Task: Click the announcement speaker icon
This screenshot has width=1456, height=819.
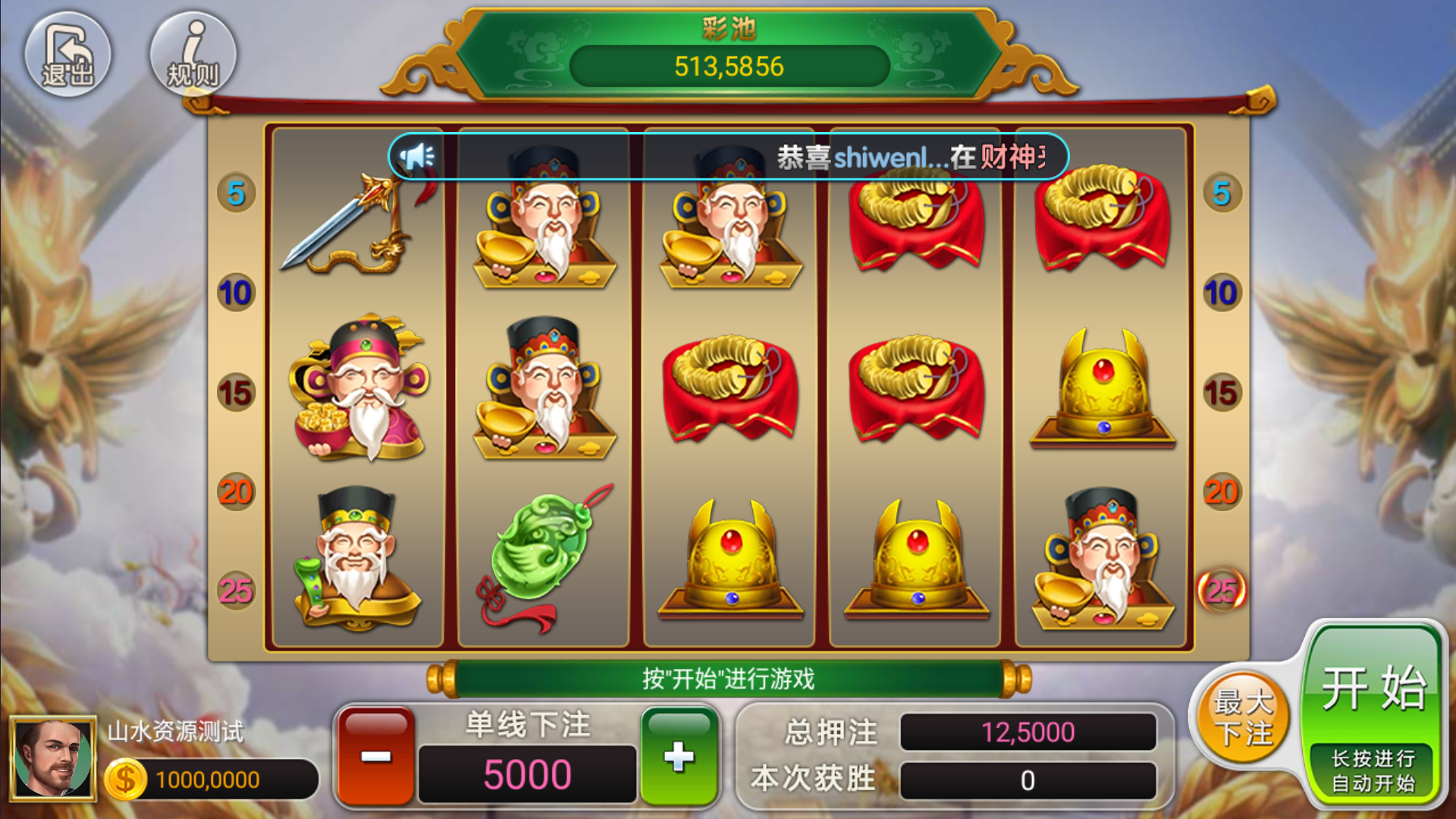Action: [x=418, y=155]
